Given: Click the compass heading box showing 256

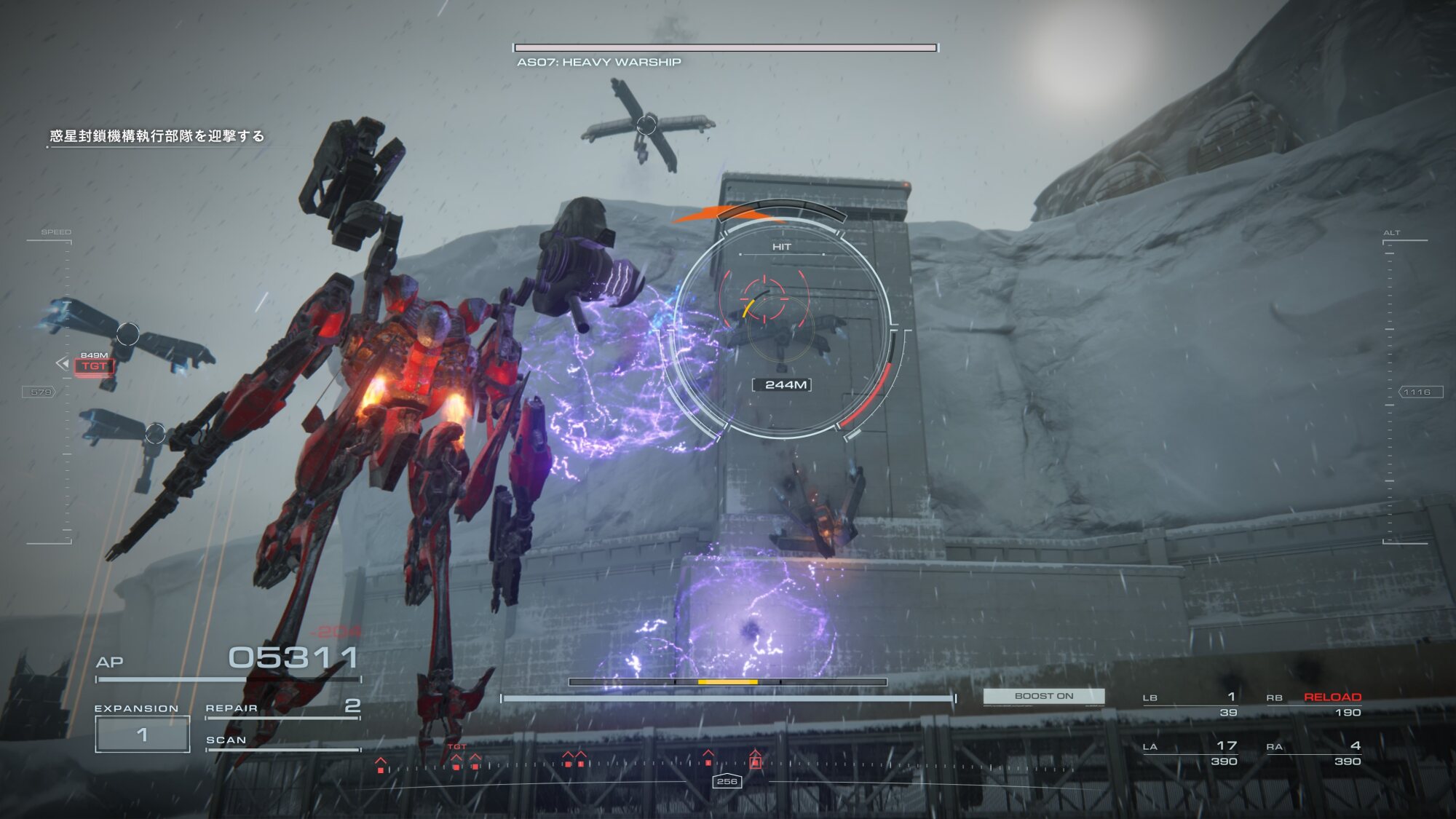Looking at the screenshot, I should click(x=727, y=781).
